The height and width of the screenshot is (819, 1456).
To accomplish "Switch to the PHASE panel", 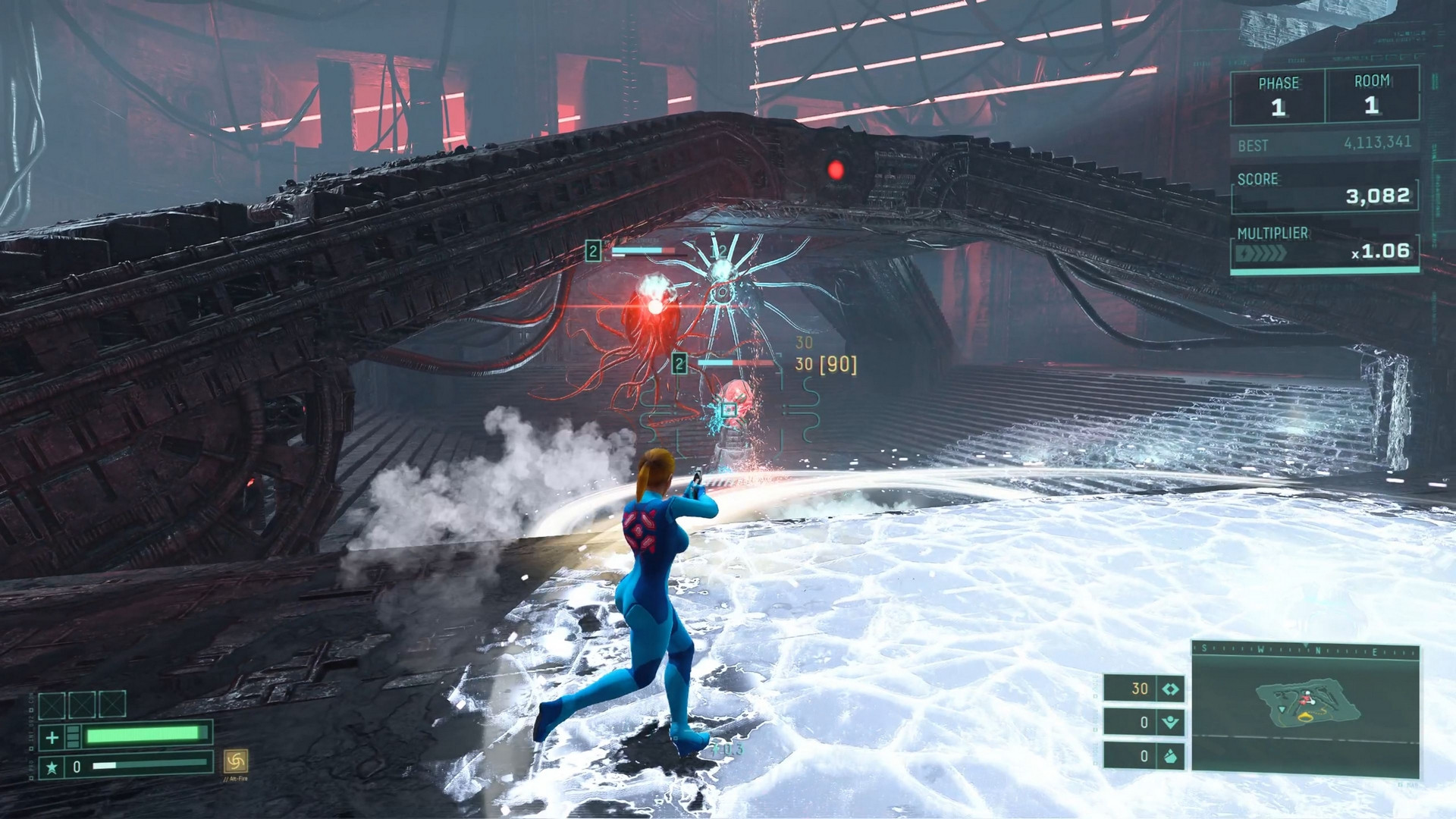I will [1279, 94].
